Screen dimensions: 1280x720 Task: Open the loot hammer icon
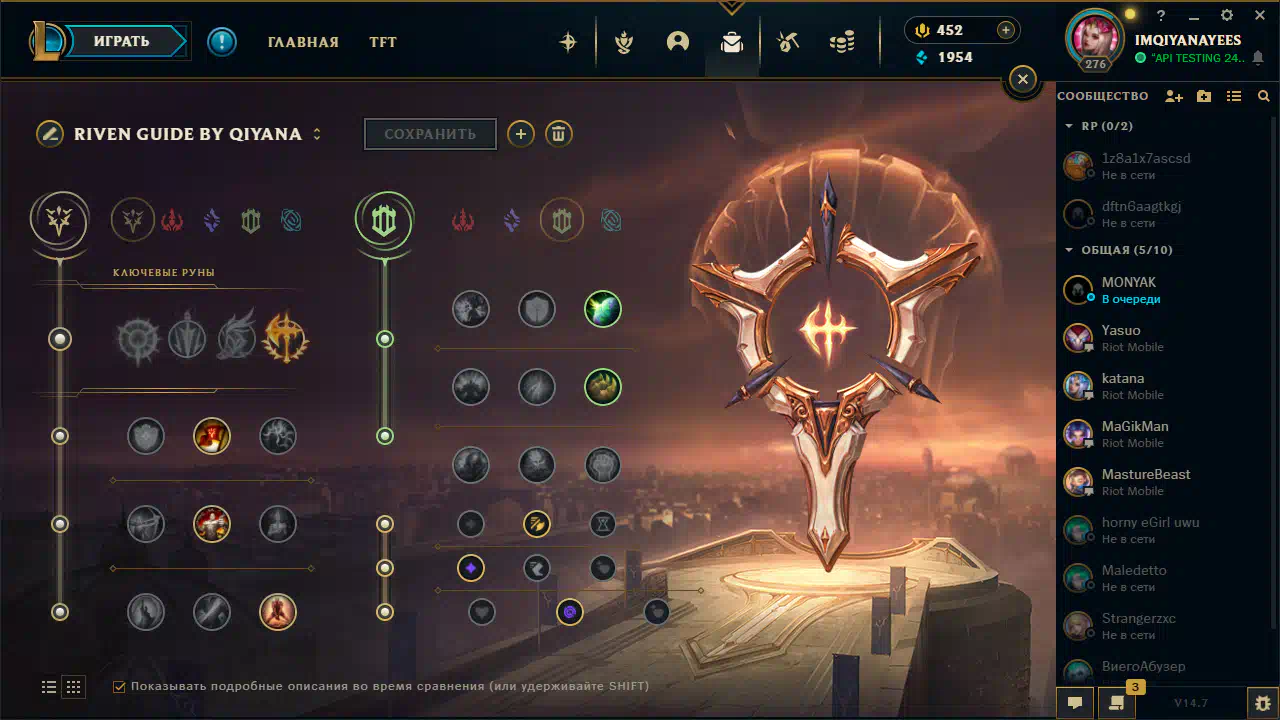pyautogui.click(x=788, y=42)
